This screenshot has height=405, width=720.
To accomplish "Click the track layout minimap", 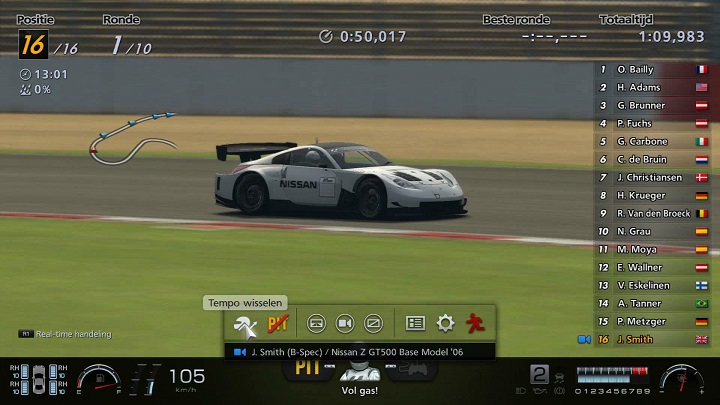I will click(130, 135).
